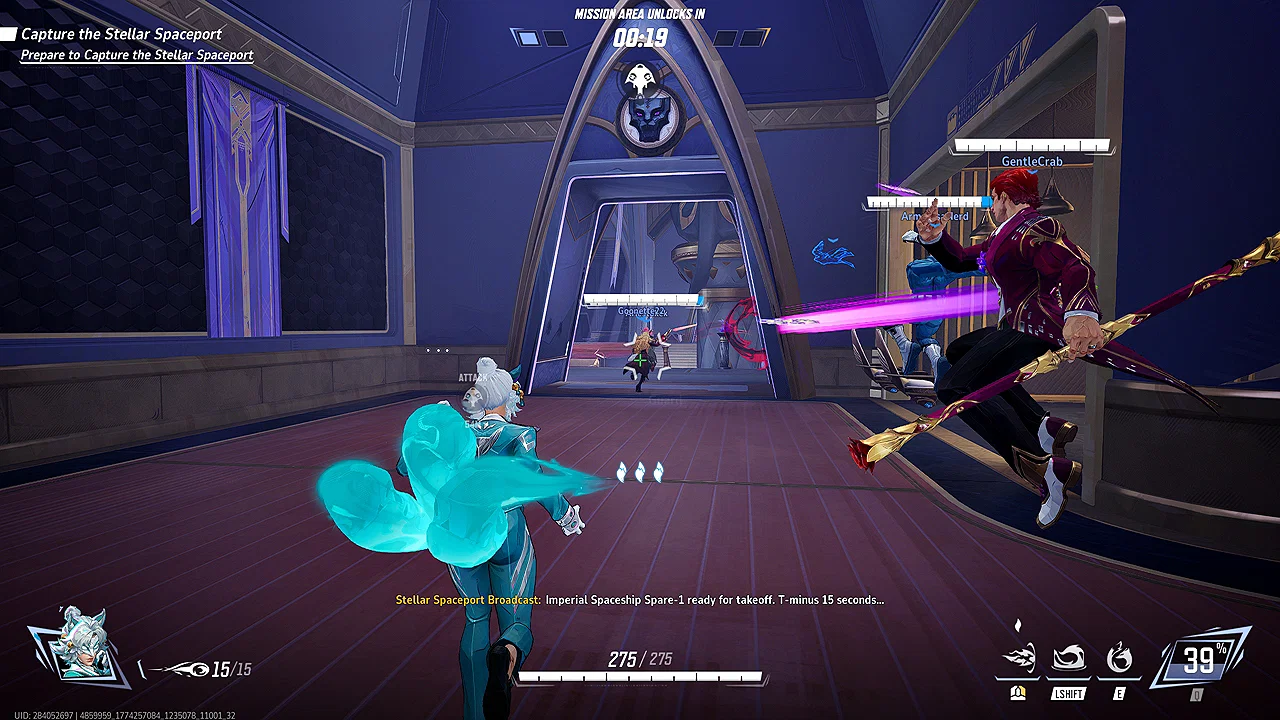Select the MISSION AREA UNLOCKS timer header

click(640, 14)
